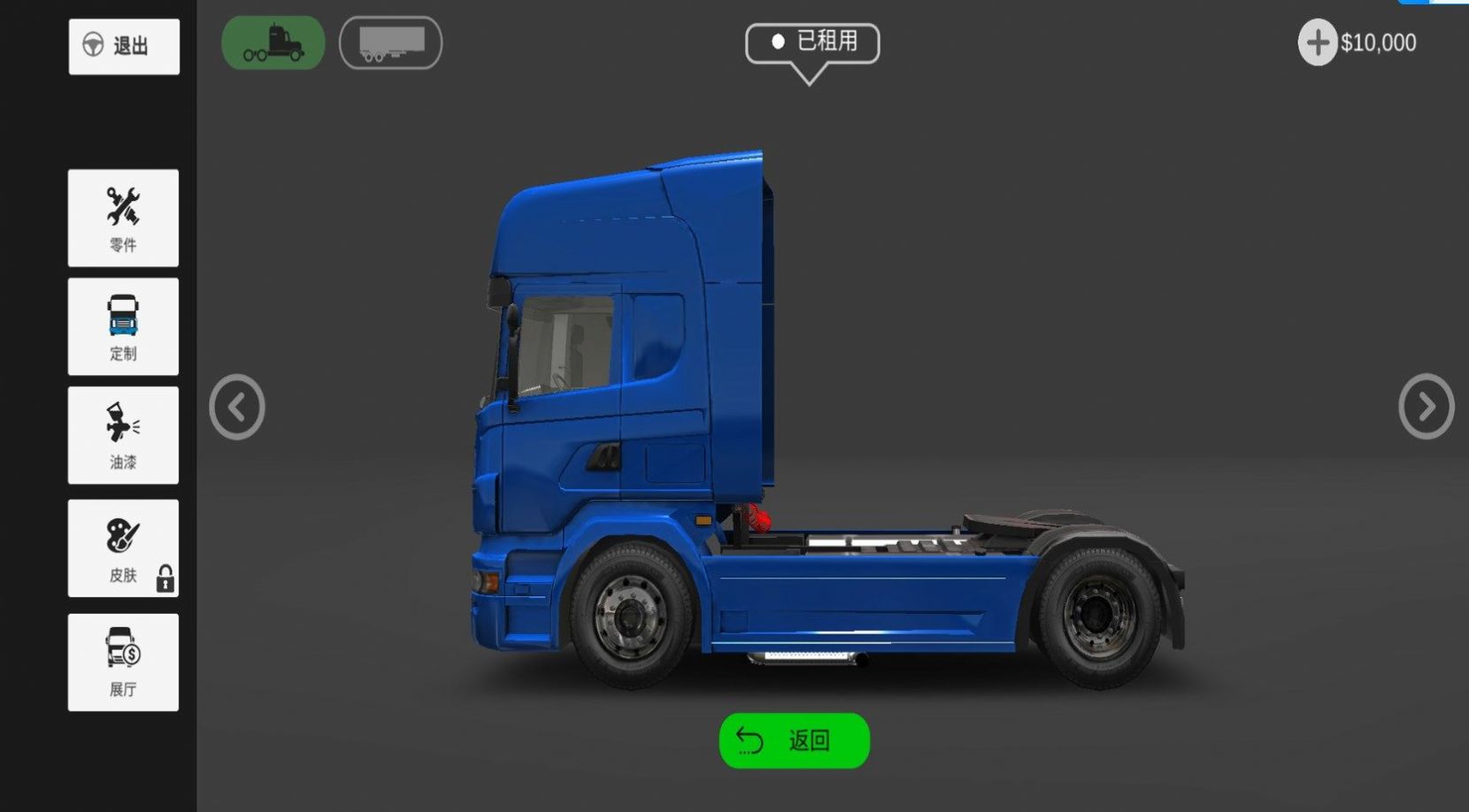1469x812 pixels.
Task: Open the 定制 customization menu
Action: [123, 326]
